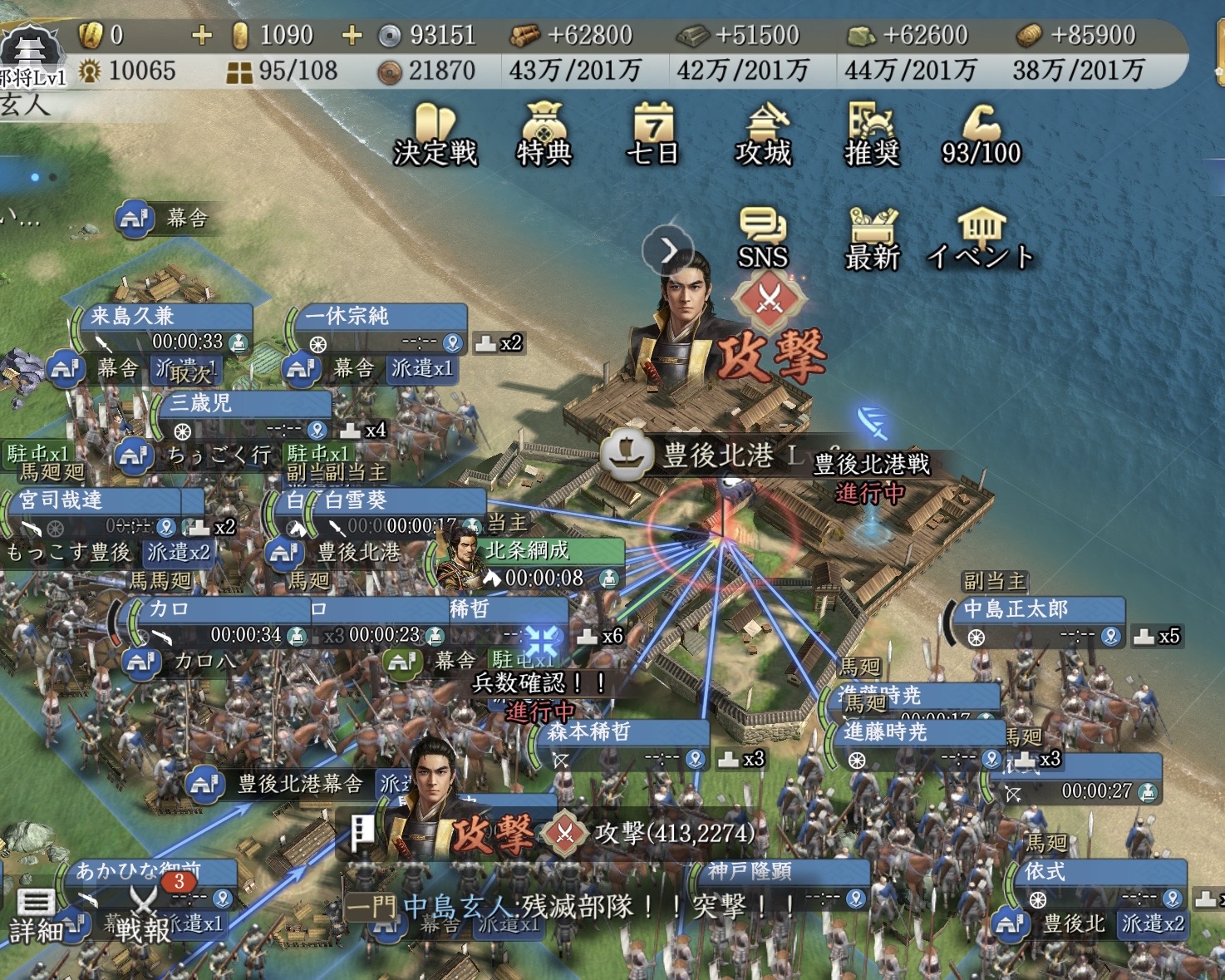Open the イベント events menu

981,239
